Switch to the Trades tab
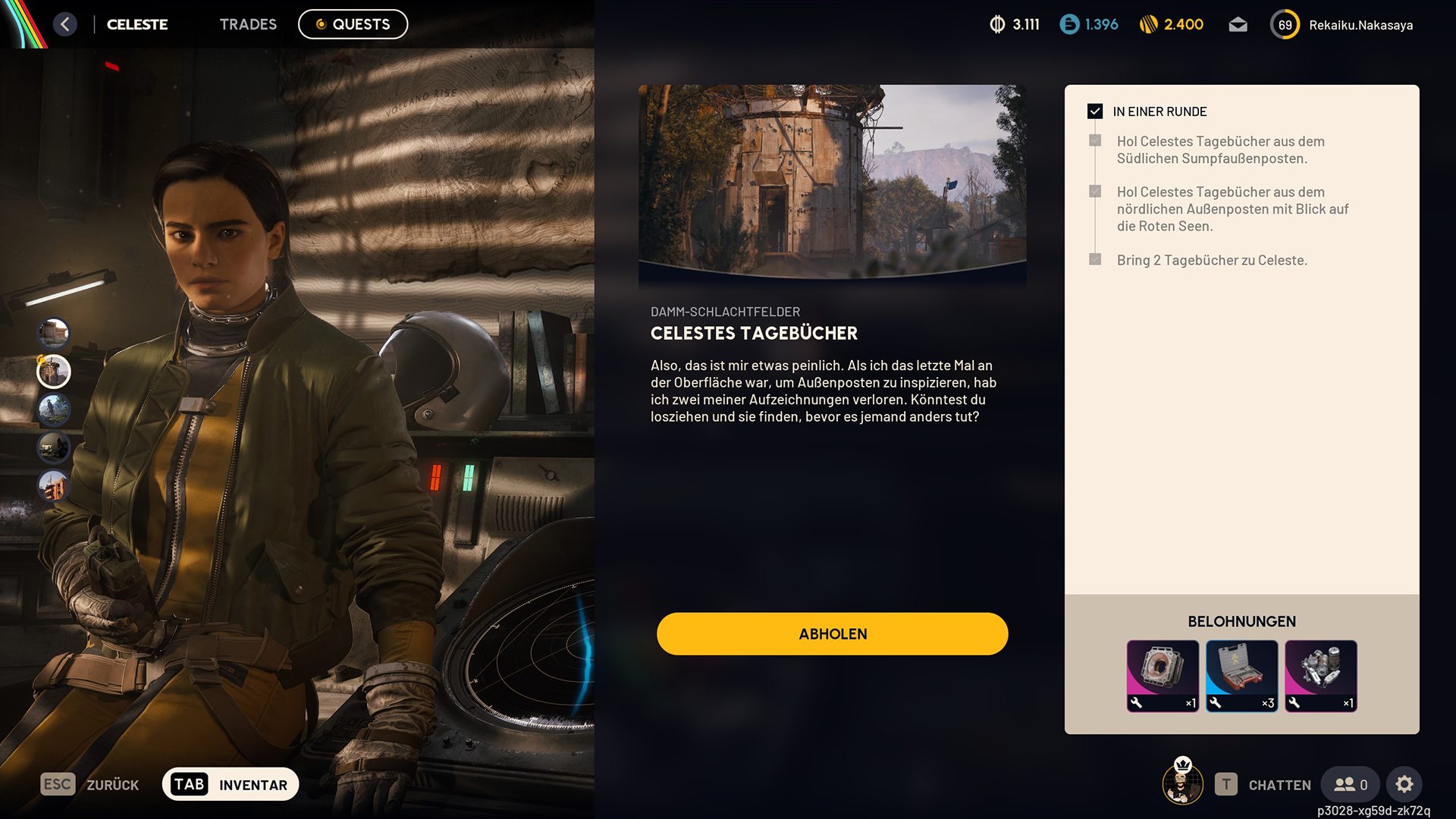The width and height of the screenshot is (1456, 819). [248, 24]
